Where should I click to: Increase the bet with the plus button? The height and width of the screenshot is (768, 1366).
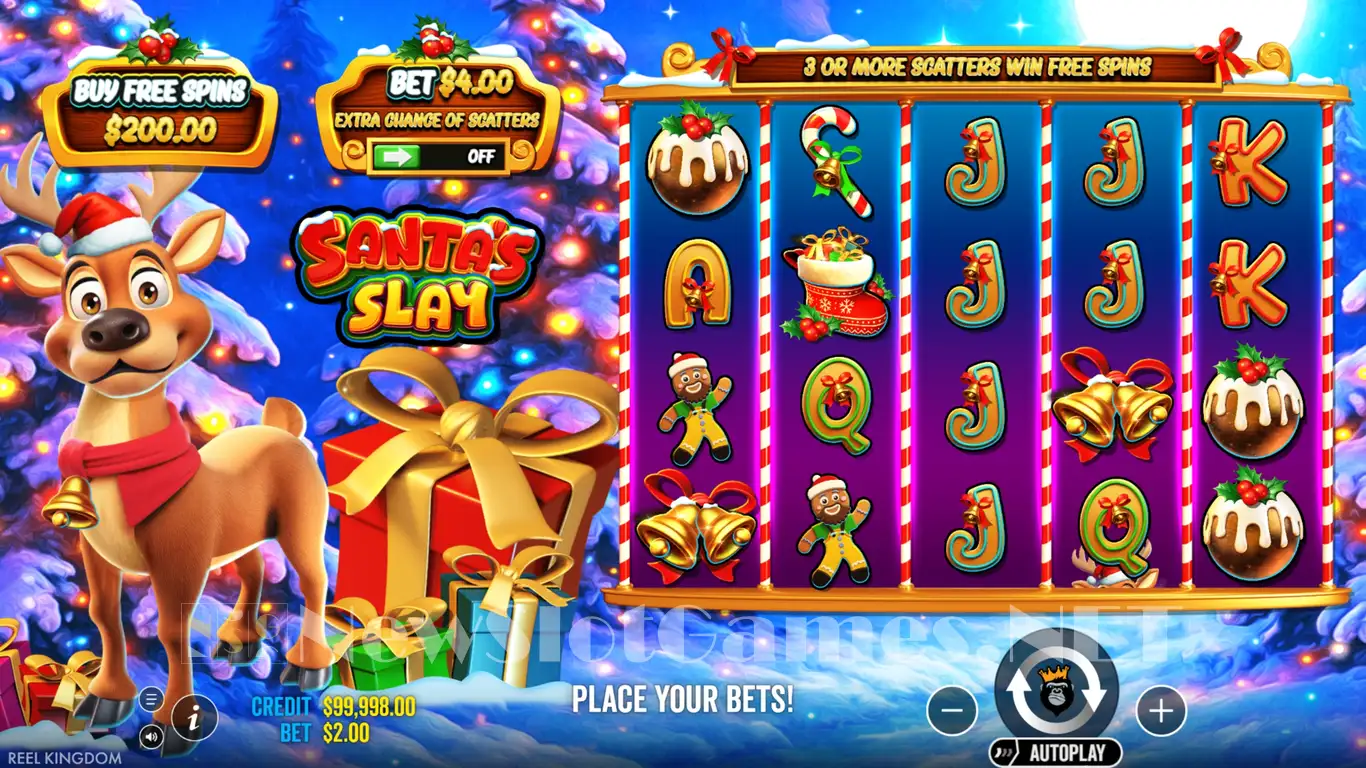(1160, 711)
